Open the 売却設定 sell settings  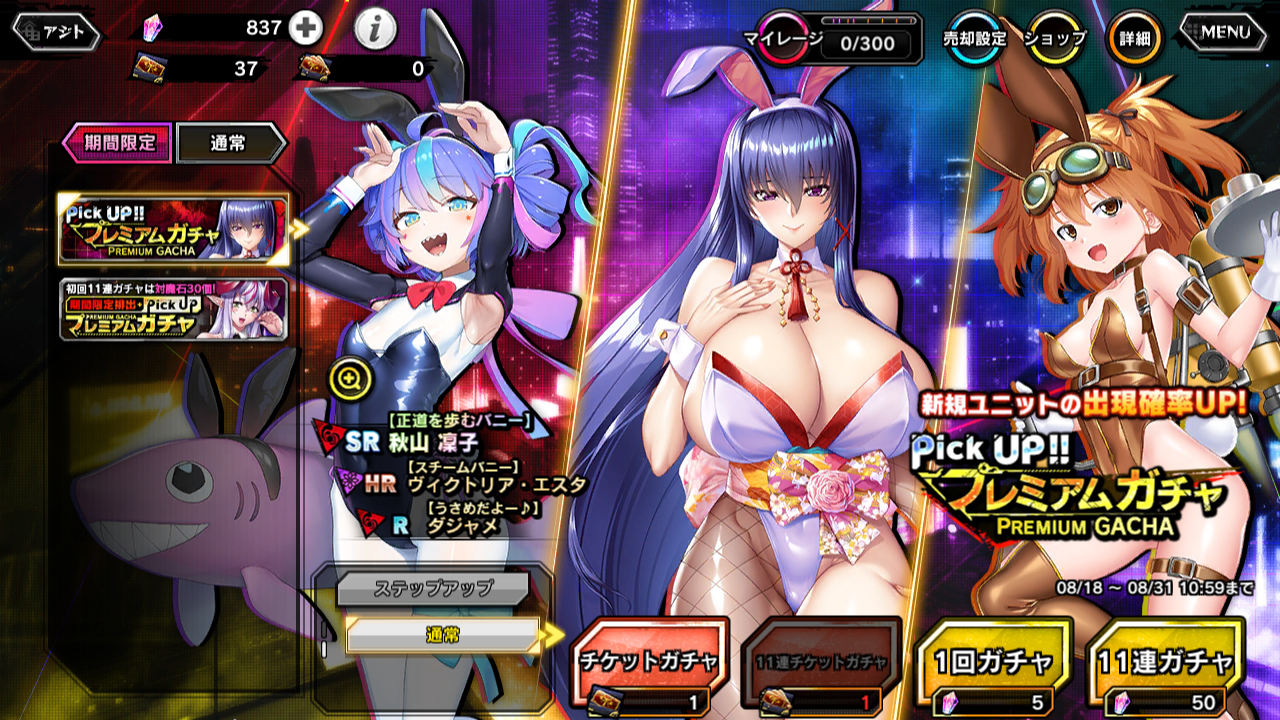(x=975, y=38)
